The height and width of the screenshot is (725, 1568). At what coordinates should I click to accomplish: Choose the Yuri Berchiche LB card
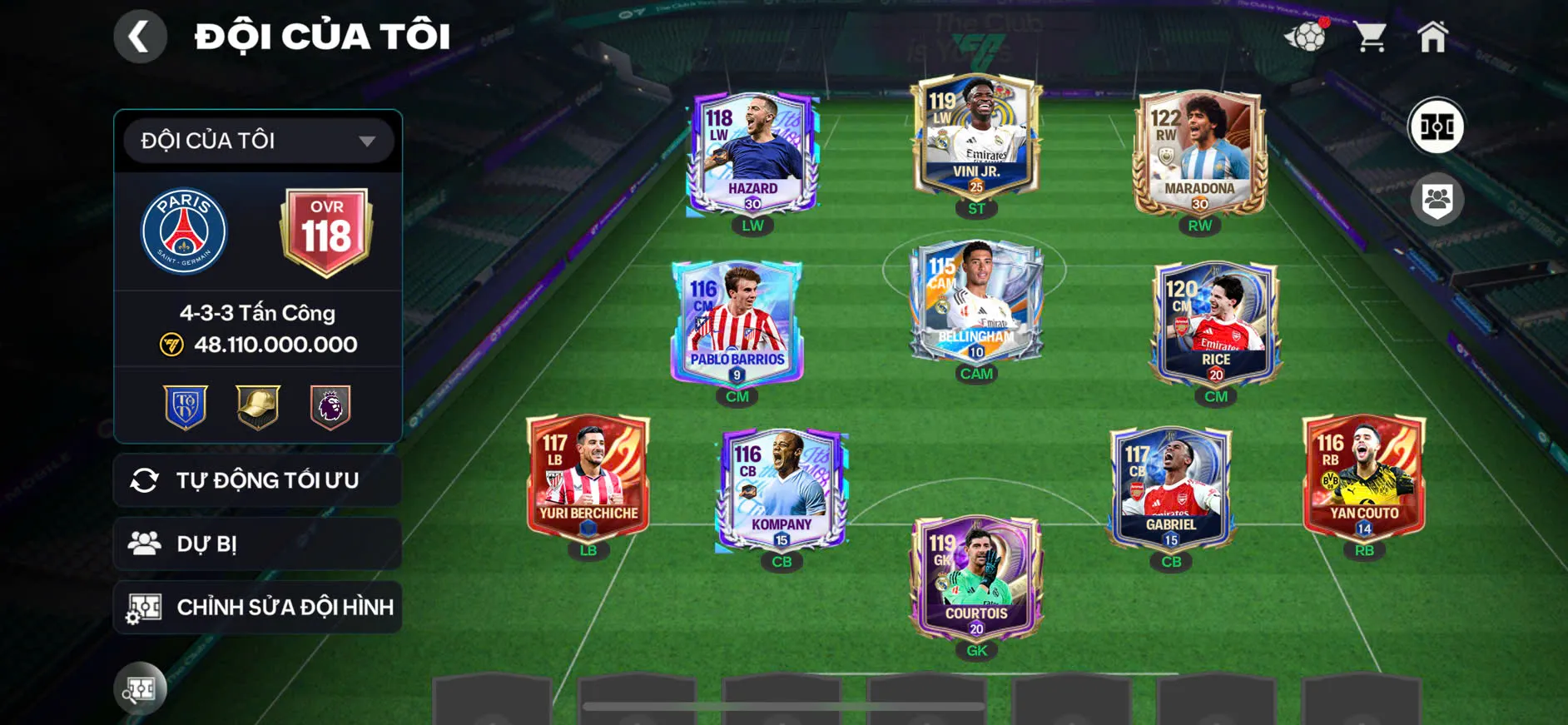588,477
